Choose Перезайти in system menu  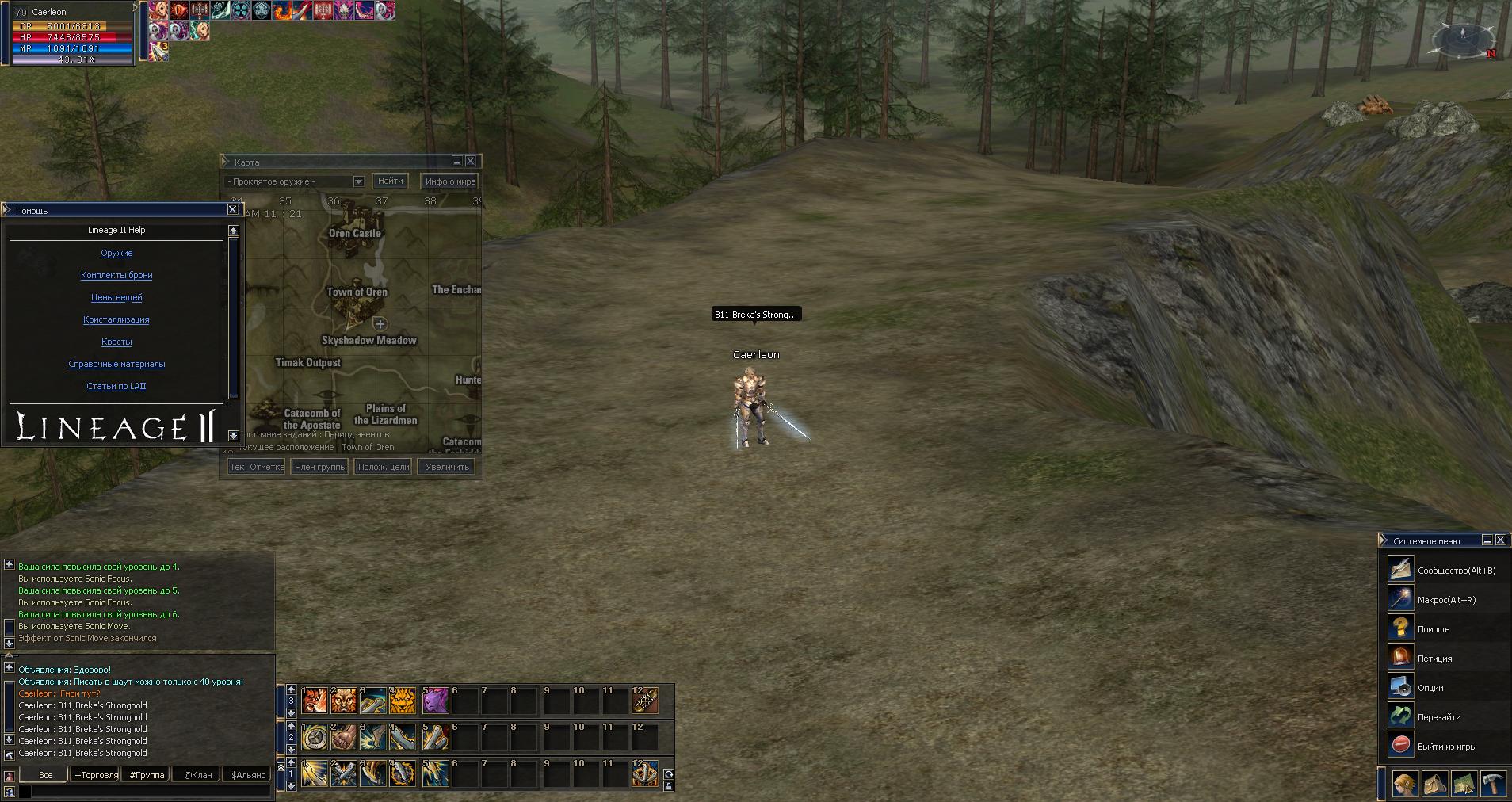coord(1439,717)
